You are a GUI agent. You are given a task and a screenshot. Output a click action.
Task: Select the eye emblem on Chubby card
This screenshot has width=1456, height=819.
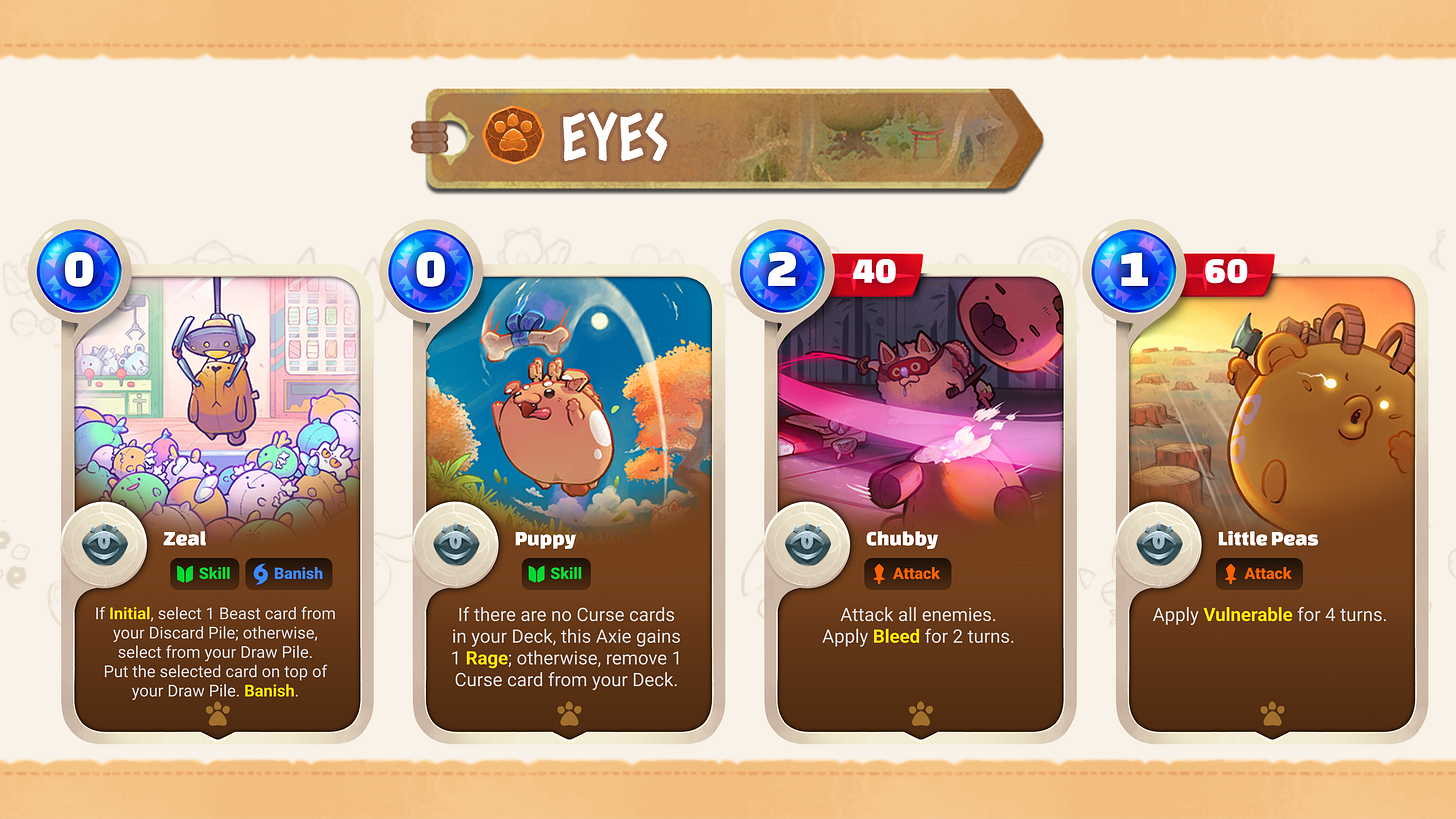(x=809, y=543)
